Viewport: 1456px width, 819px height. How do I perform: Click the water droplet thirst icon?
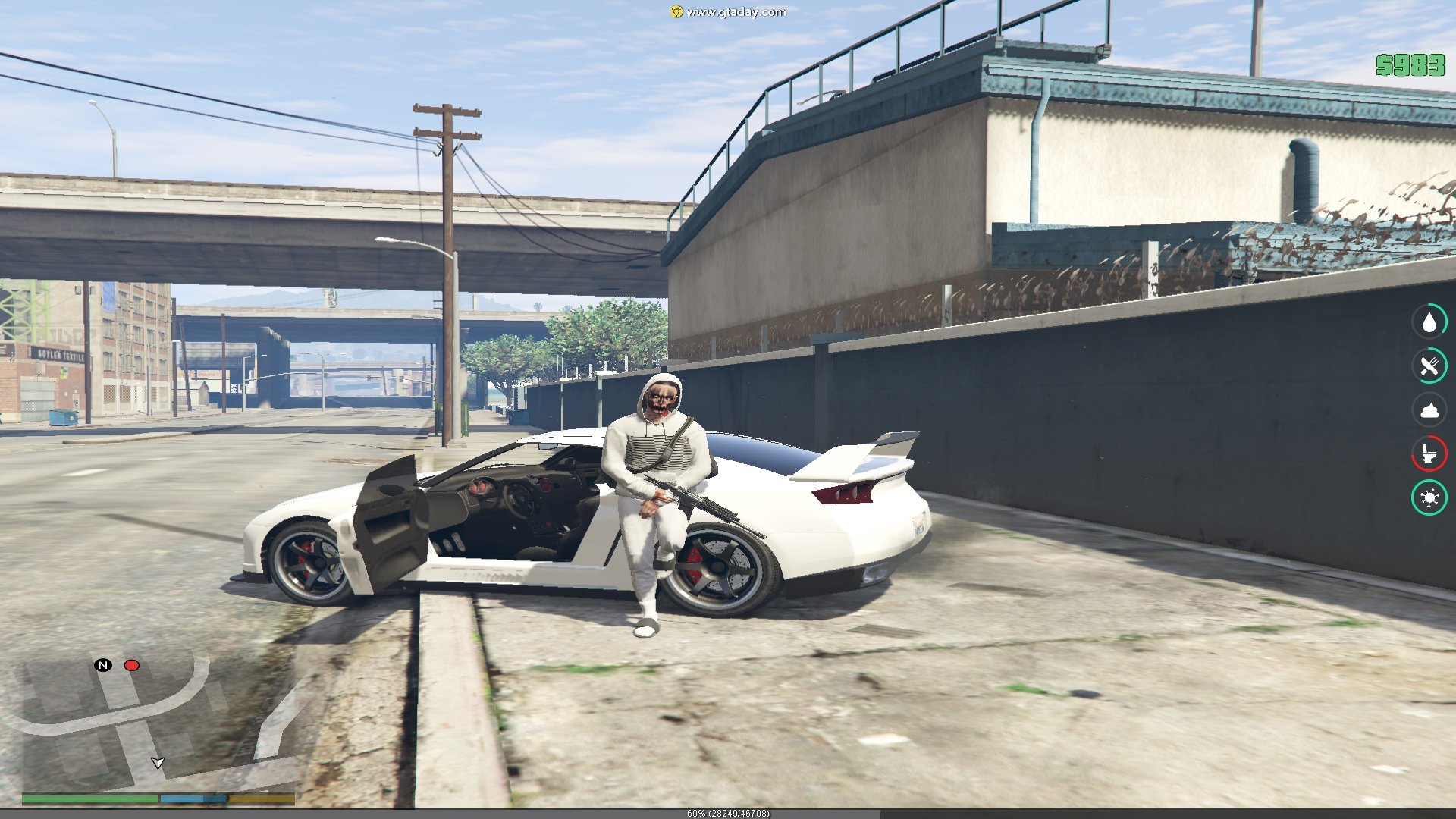1429,322
